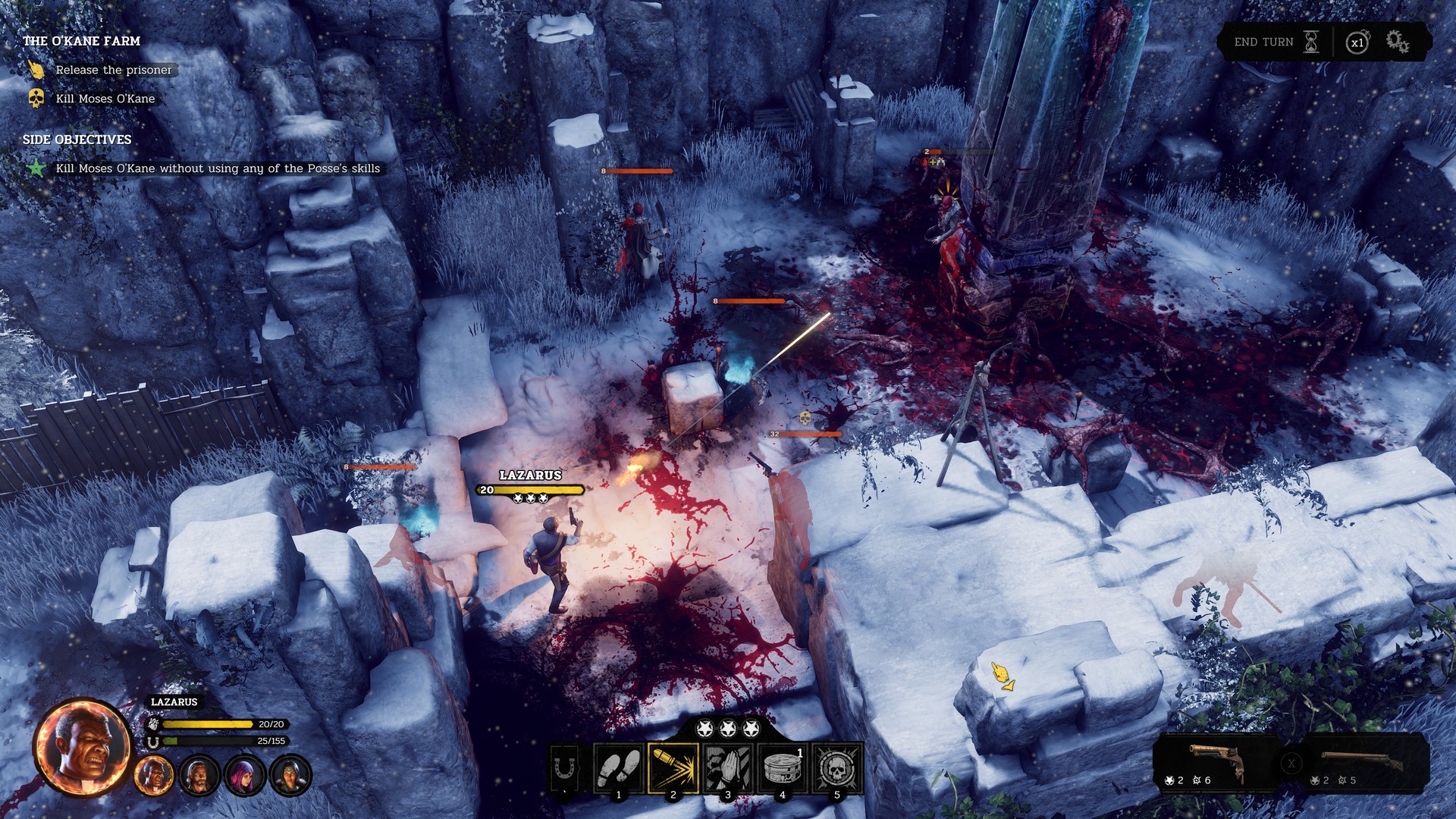This screenshot has height=819, width=1456.
Task: Toggle the x1 game speed stopwatch
Action: tap(1357, 42)
